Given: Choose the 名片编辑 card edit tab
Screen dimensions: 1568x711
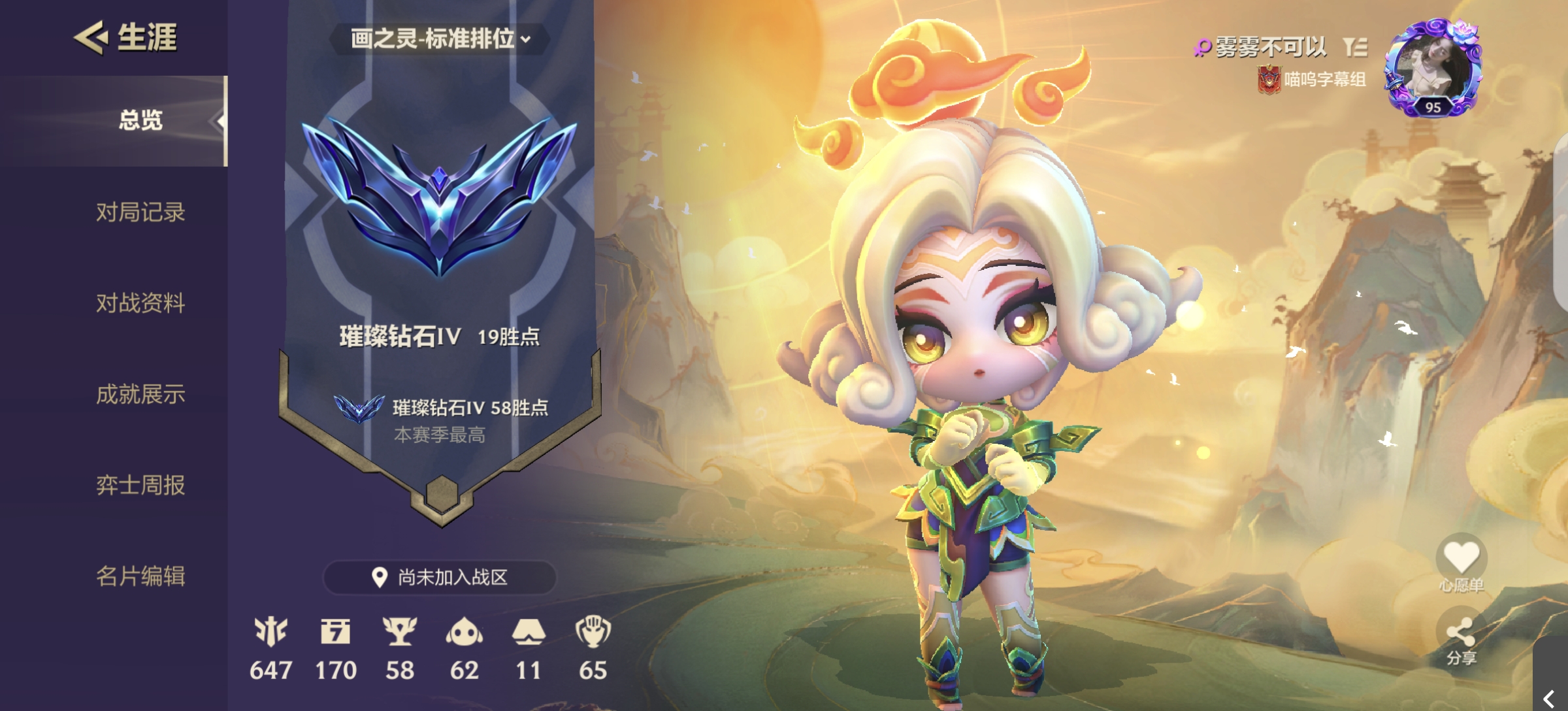Looking at the screenshot, I should pos(140,576).
